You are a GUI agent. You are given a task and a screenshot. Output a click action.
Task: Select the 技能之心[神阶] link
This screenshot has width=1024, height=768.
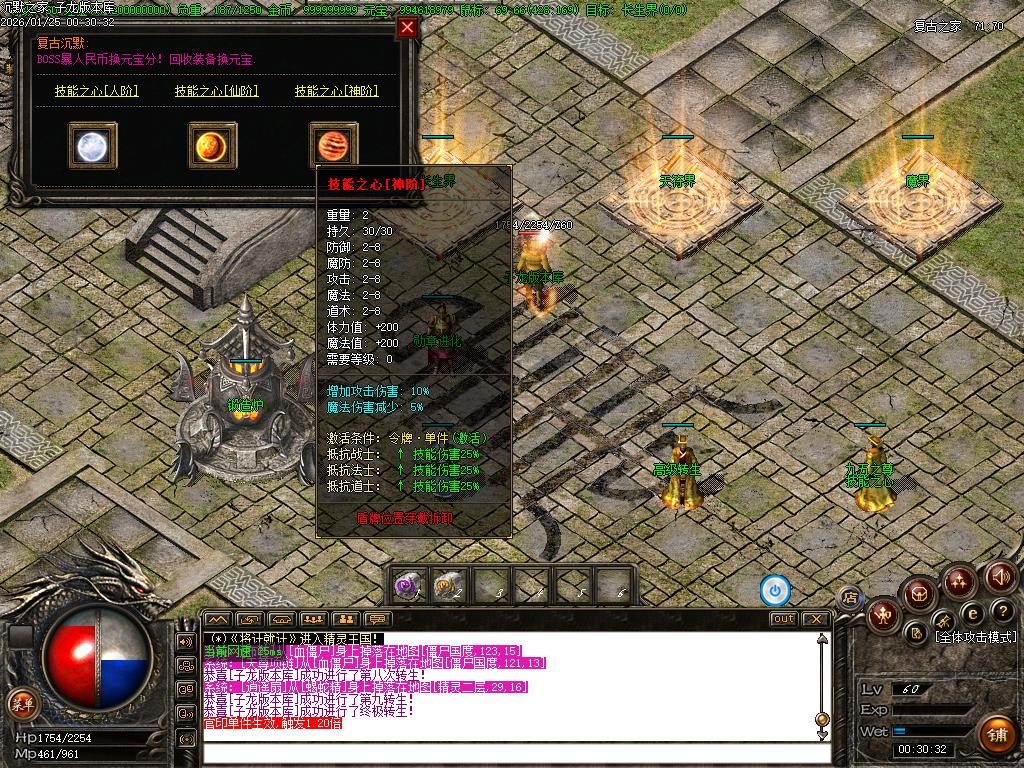click(x=336, y=91)
